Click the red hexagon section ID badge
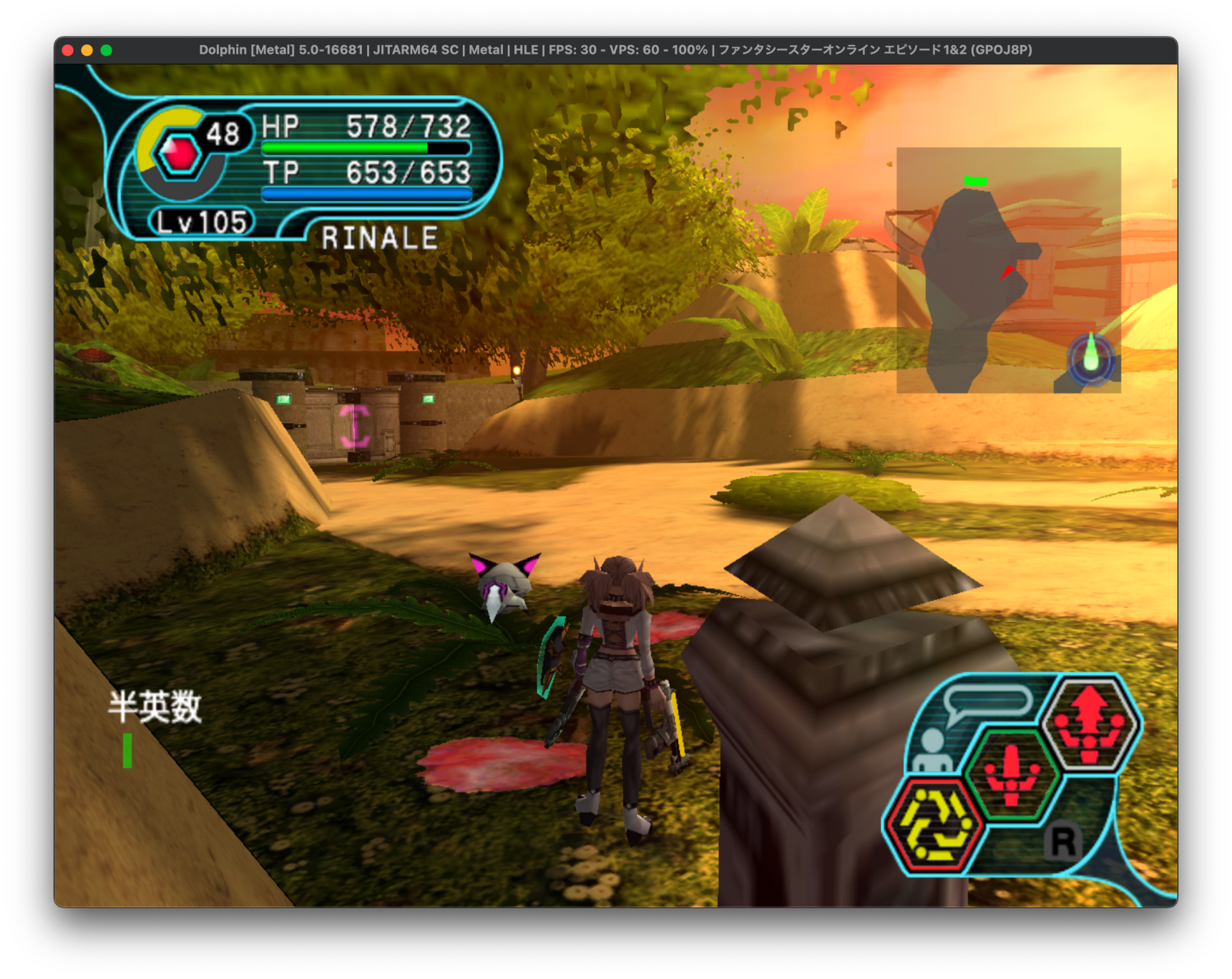 point(179,153)
